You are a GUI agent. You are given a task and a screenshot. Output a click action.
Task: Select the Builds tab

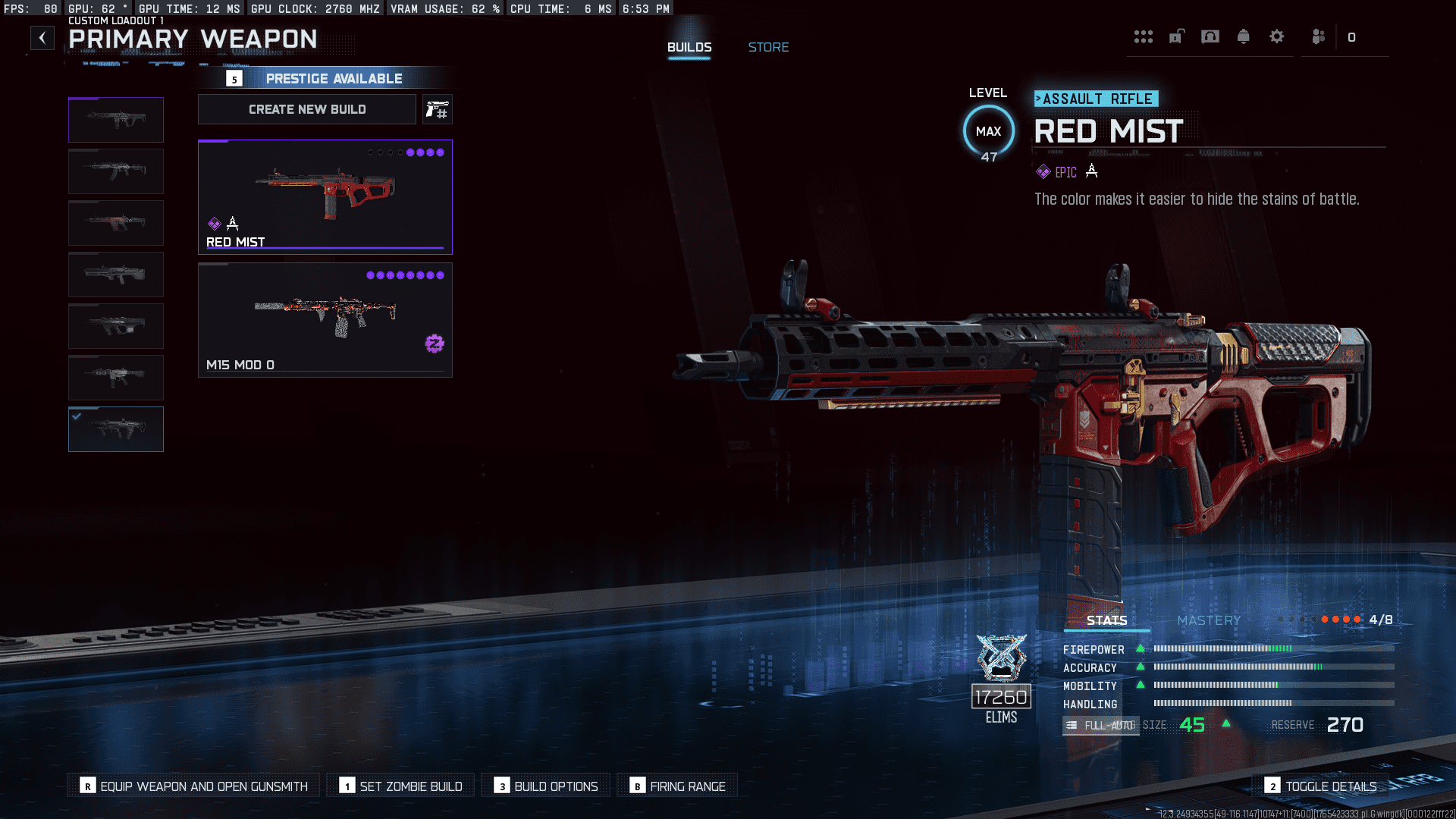click(x=689, y=47)
